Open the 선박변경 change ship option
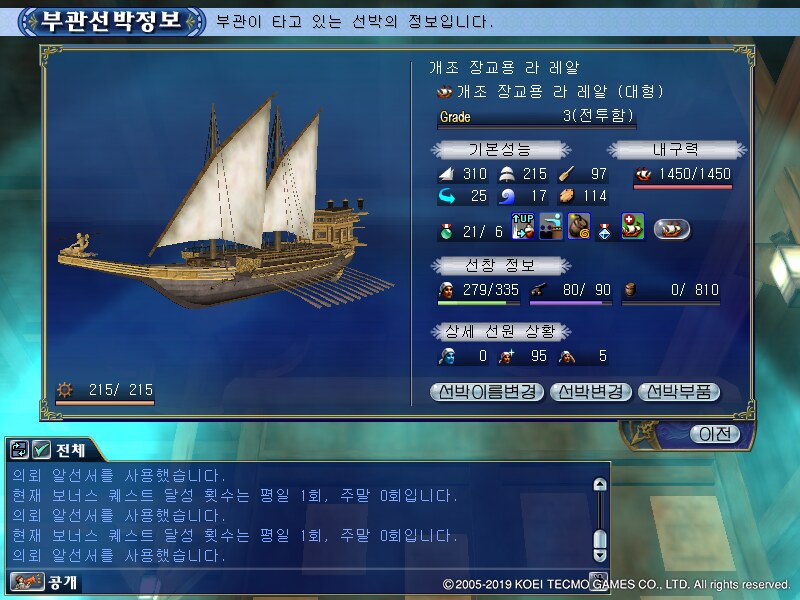800x600 pixels. [x=590, y=391]
